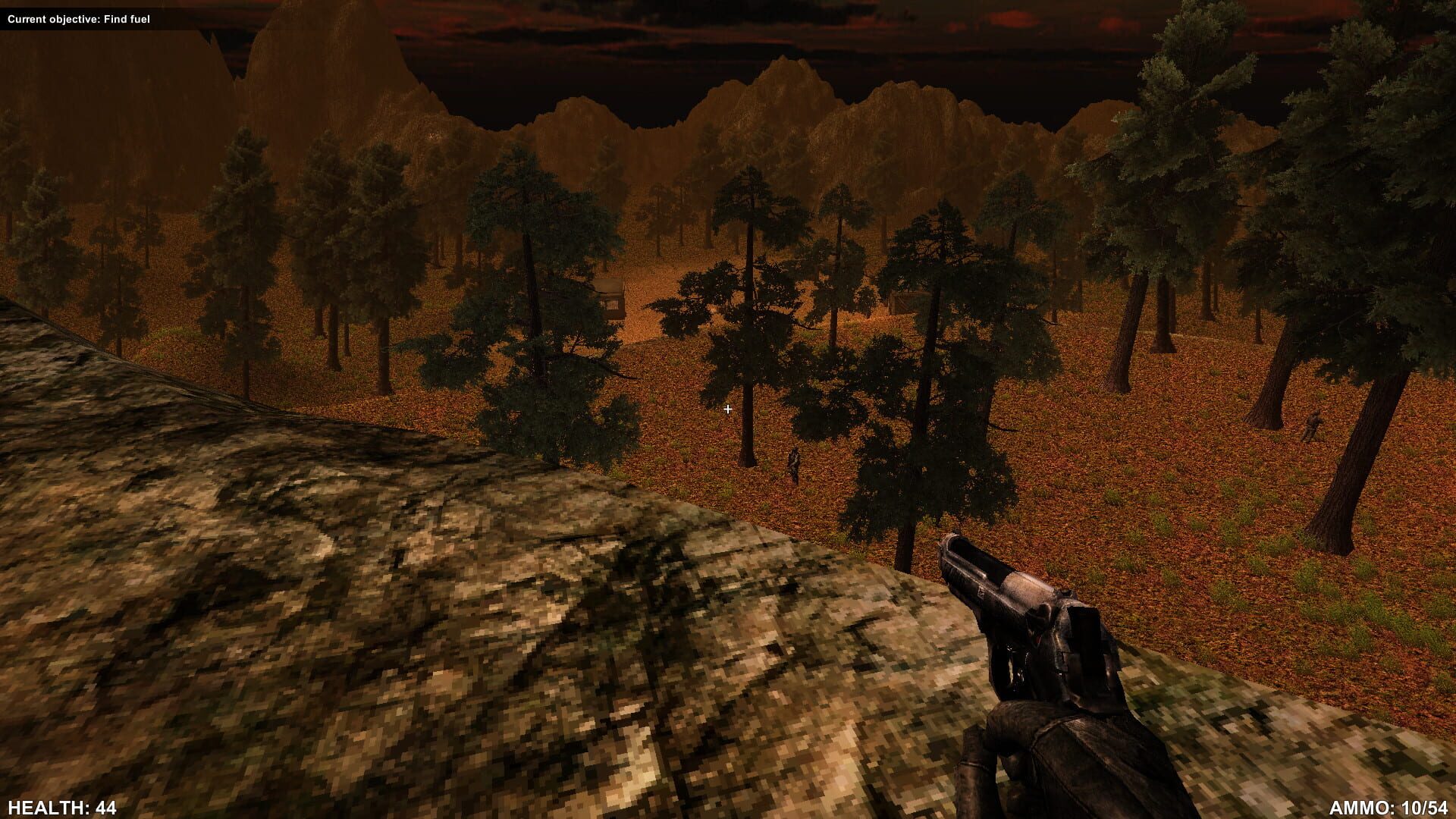Click the distant enemy near the right tree
Image resolution: width=1456 pixels, height=819 pixels.
1312,425
